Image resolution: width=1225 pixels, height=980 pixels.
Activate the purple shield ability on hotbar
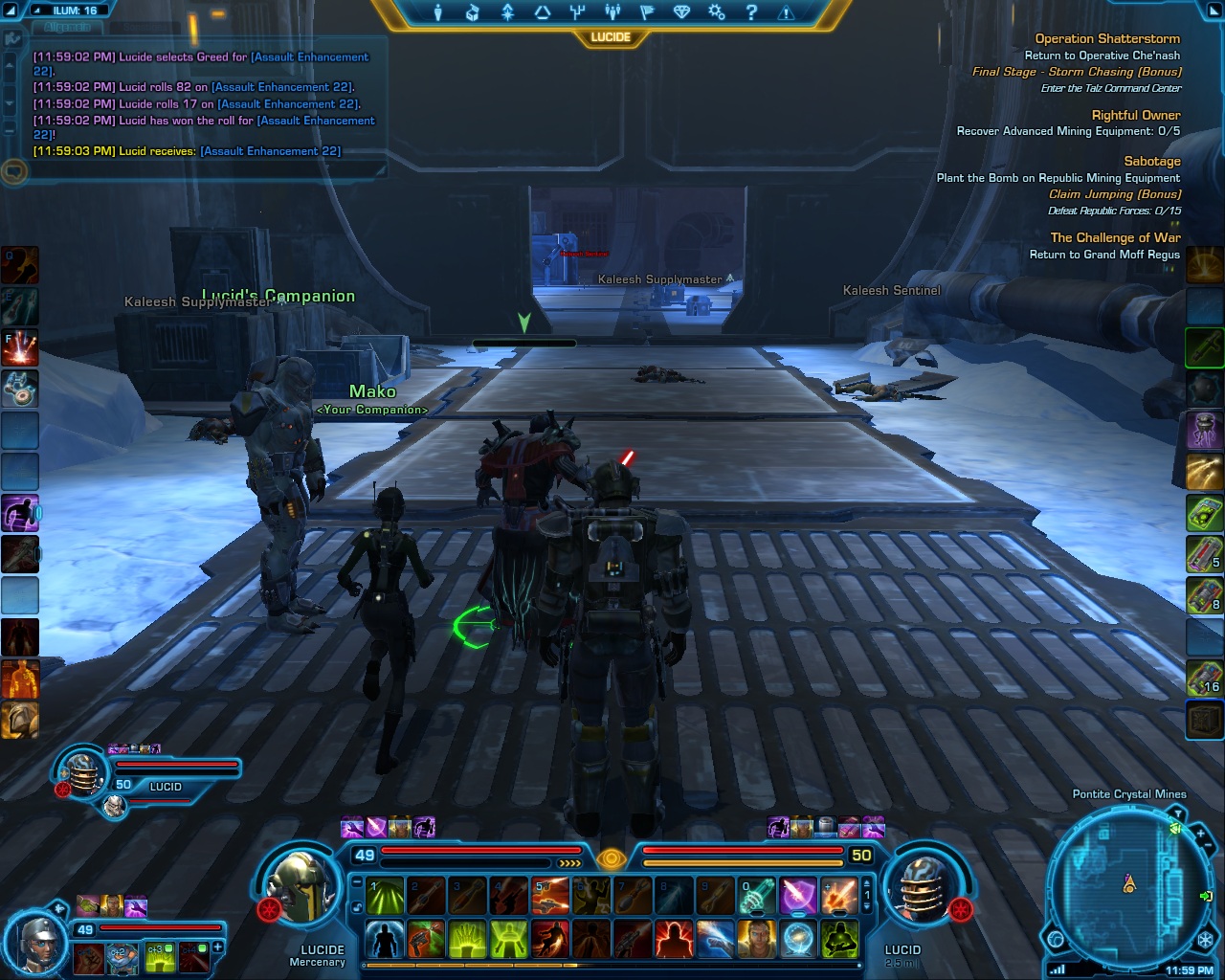pyautogui.click(x=797, y=897)
